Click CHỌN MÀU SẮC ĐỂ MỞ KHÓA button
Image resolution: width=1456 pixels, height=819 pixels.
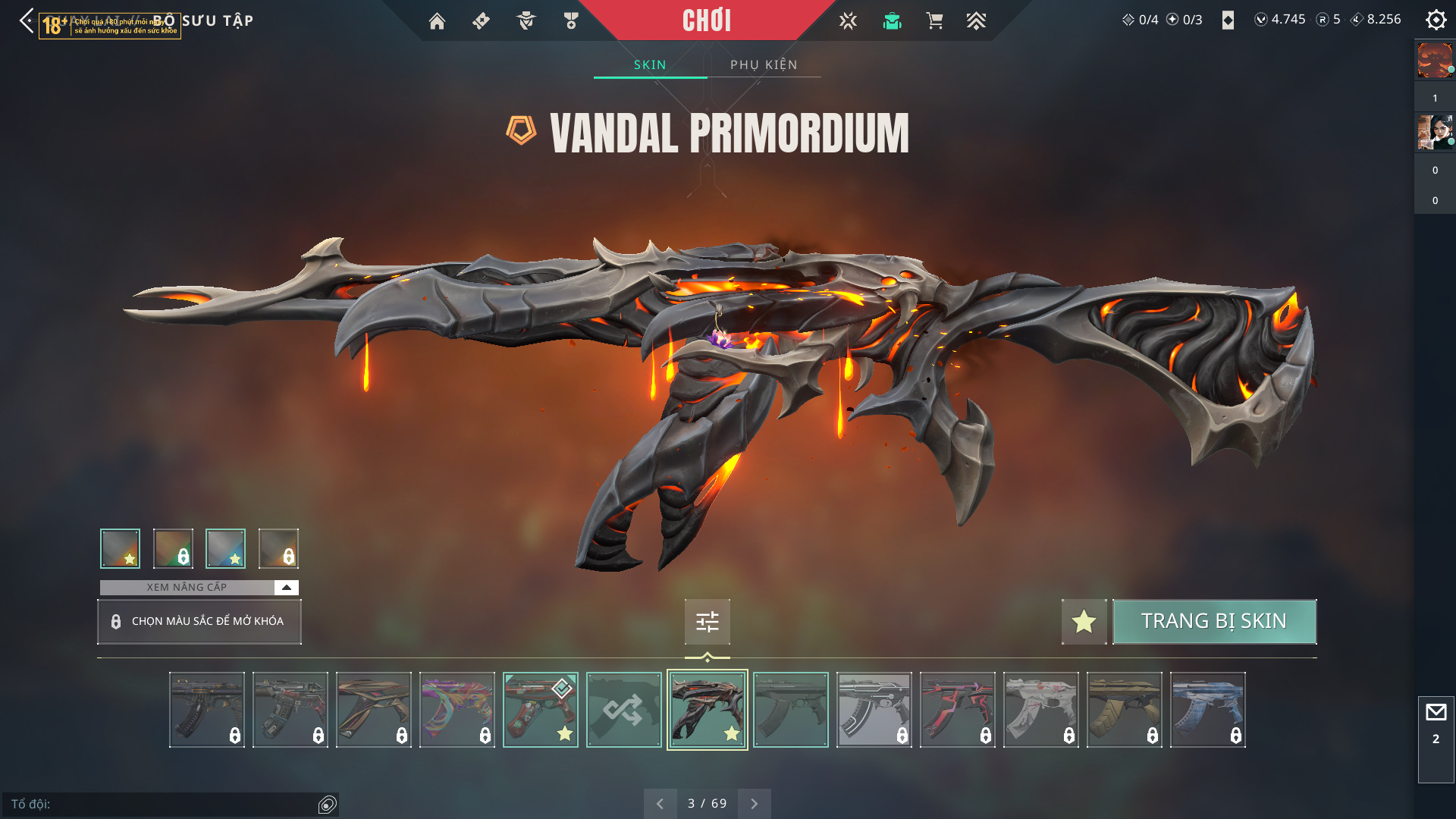[199, 622]
